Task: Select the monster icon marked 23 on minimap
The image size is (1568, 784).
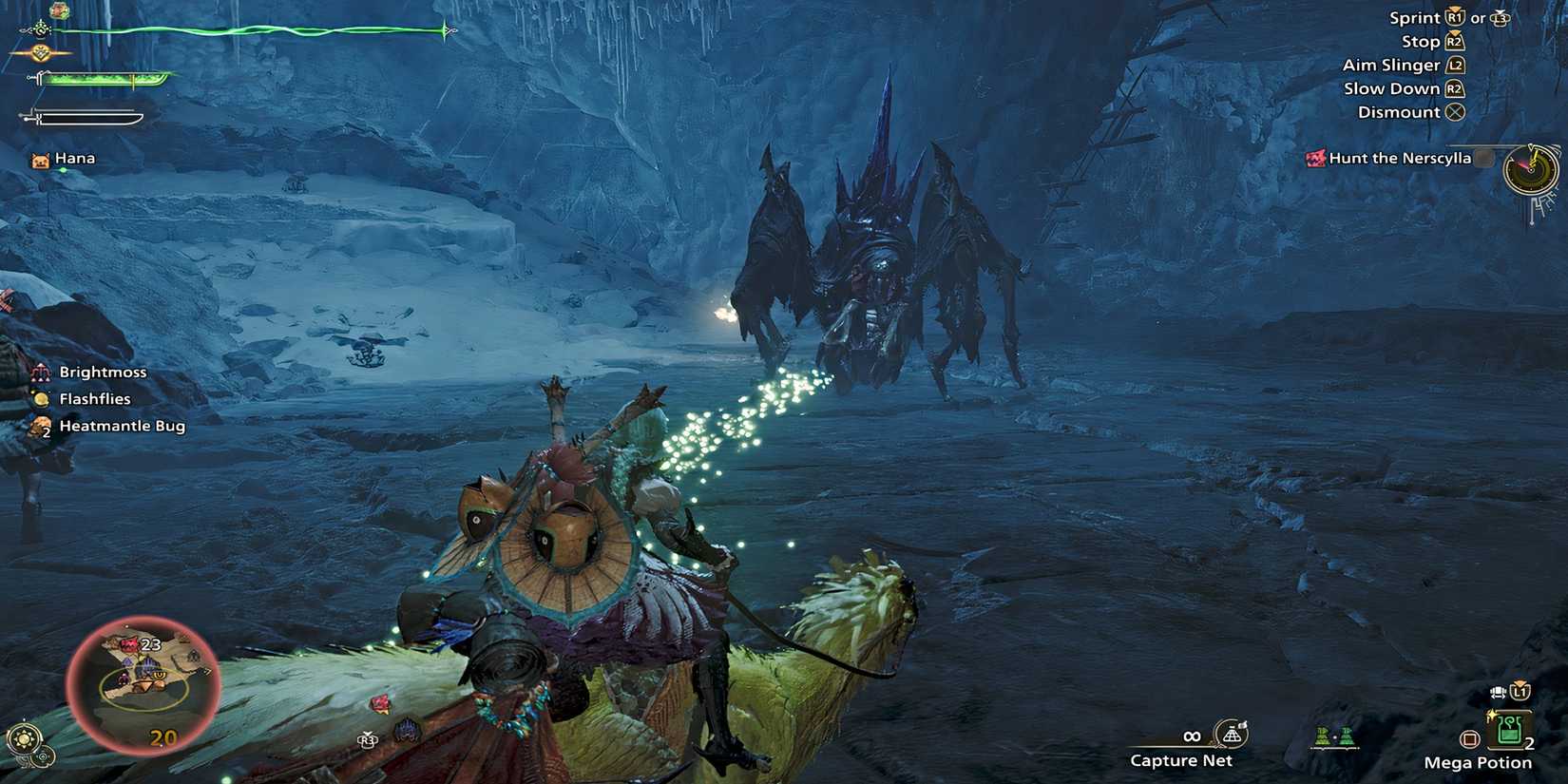Action: coord(129,644)
